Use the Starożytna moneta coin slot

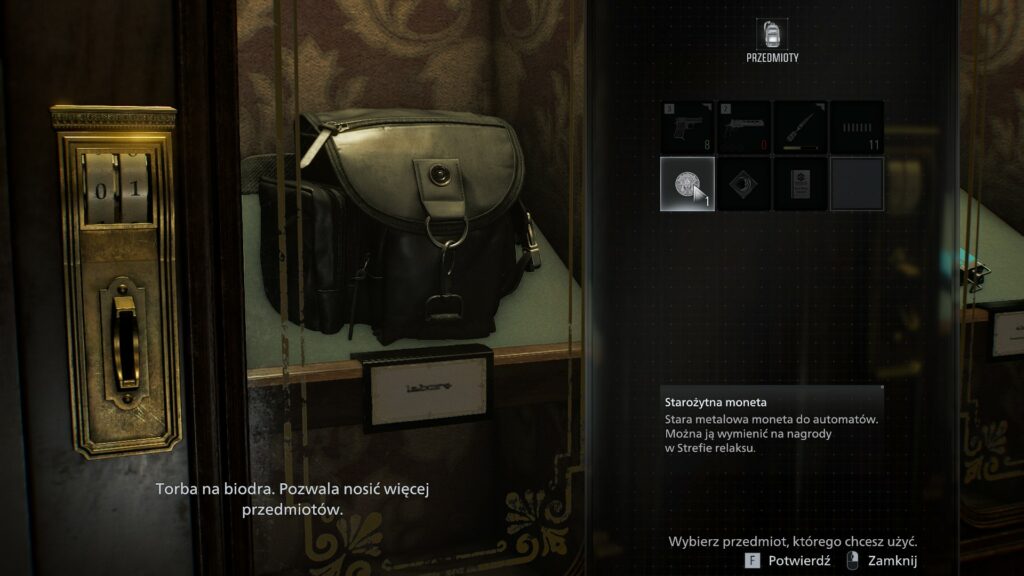coord(687,183)
